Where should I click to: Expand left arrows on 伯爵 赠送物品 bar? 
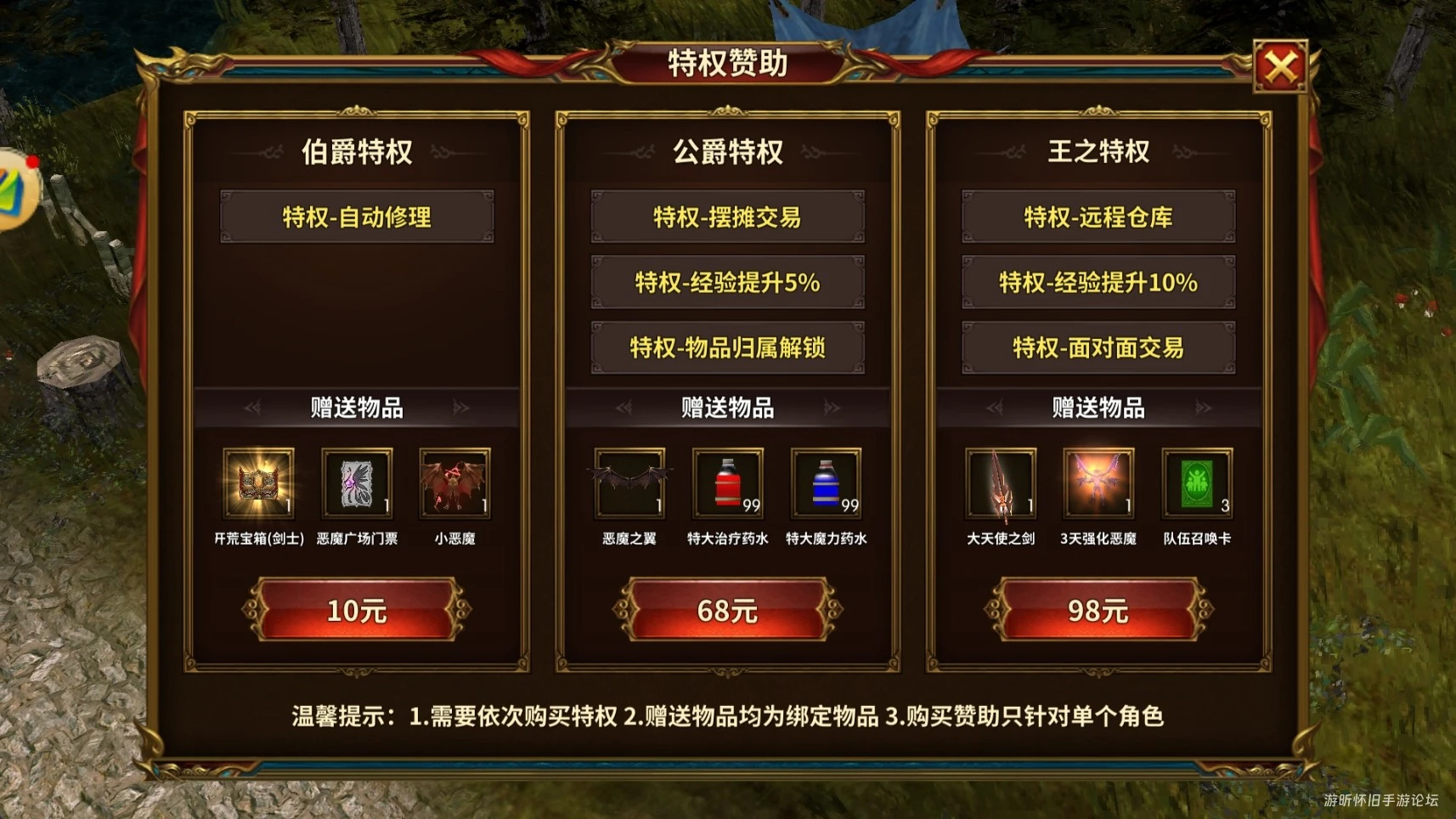pyautogui.click(x=251, y=408)
